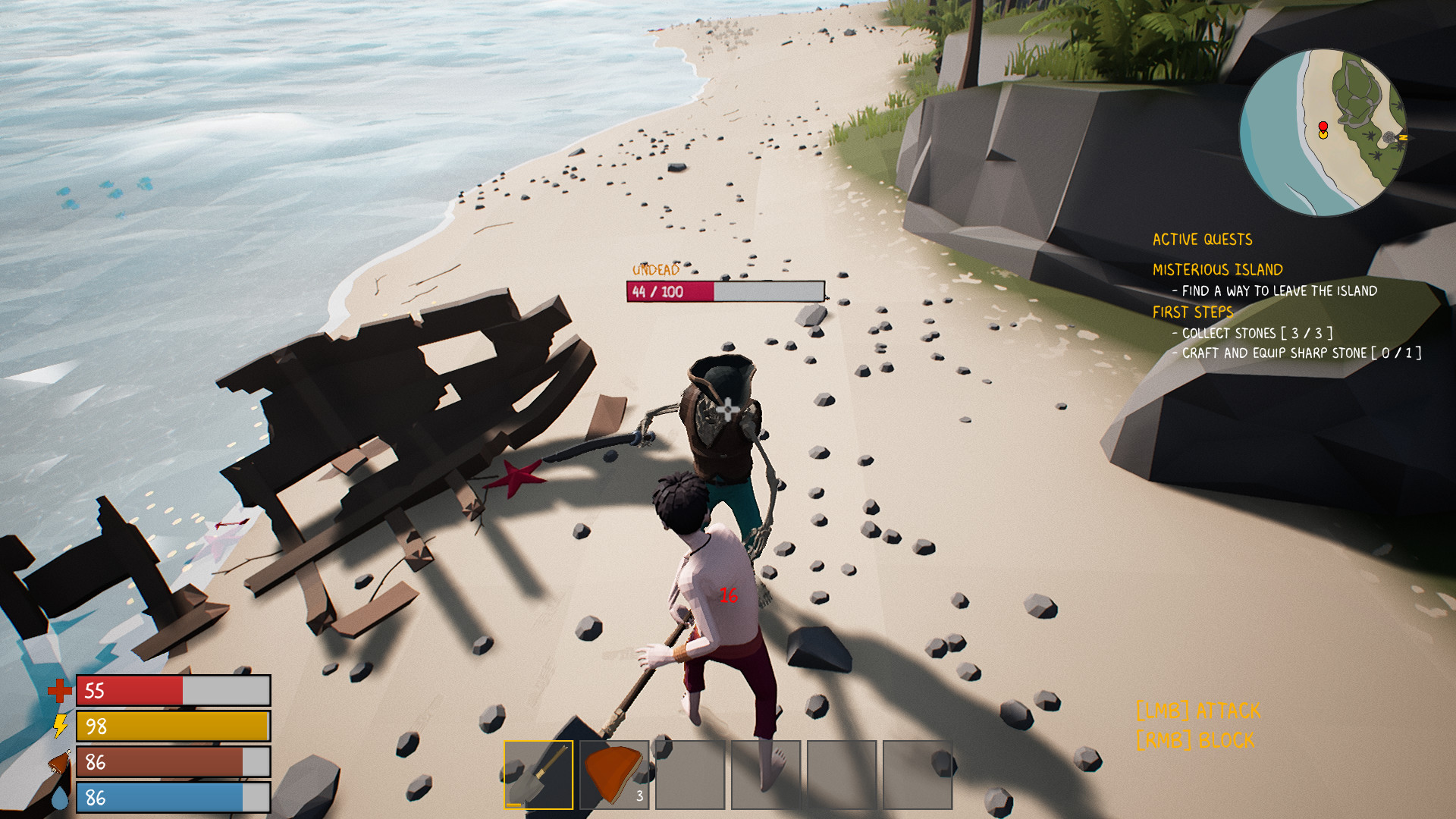The image size is (1456, 819).
Task: Click the undead's 44 / 100 health bar
Action: (x=724, y=290)
